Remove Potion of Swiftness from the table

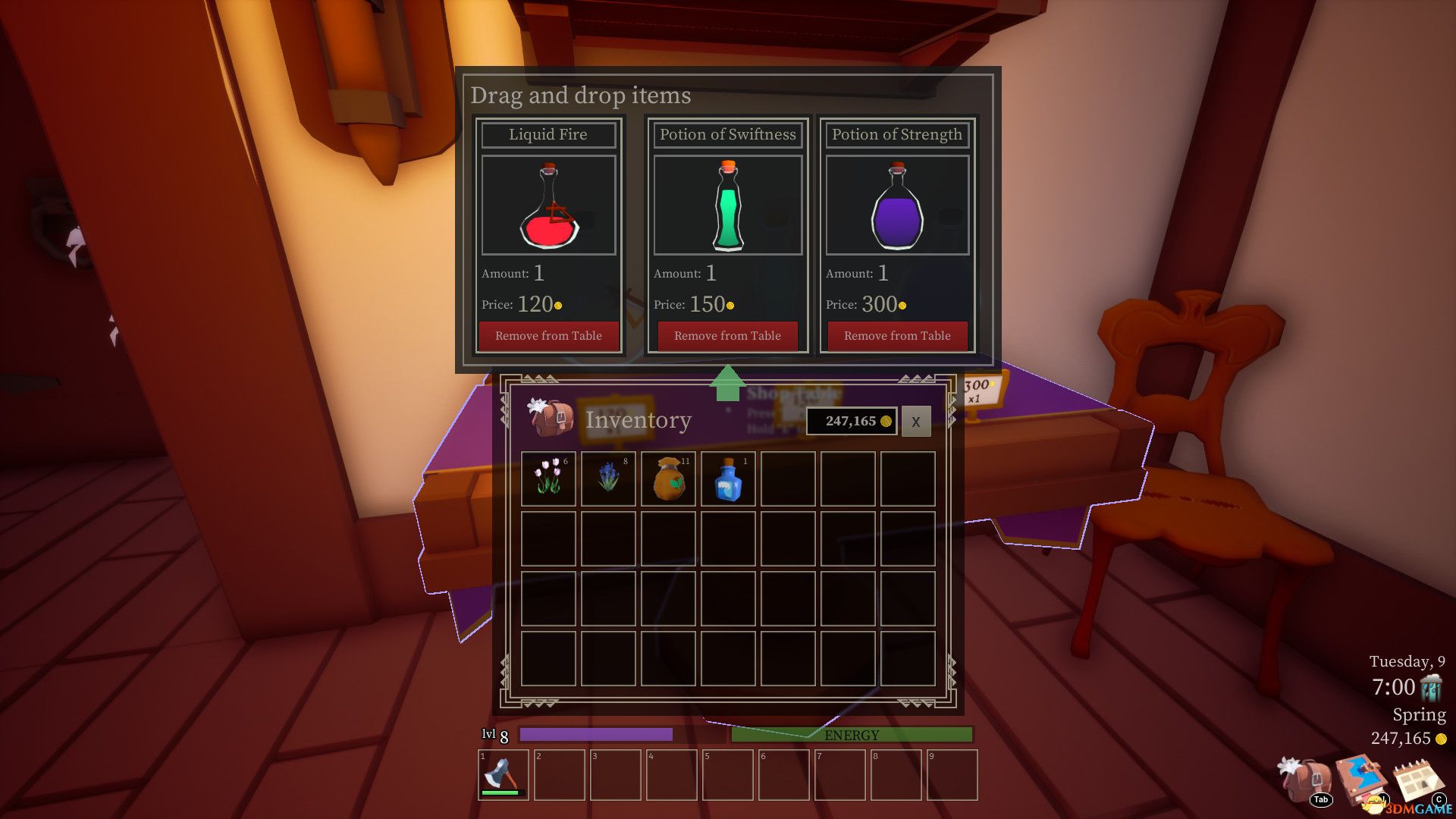[727, 336]
